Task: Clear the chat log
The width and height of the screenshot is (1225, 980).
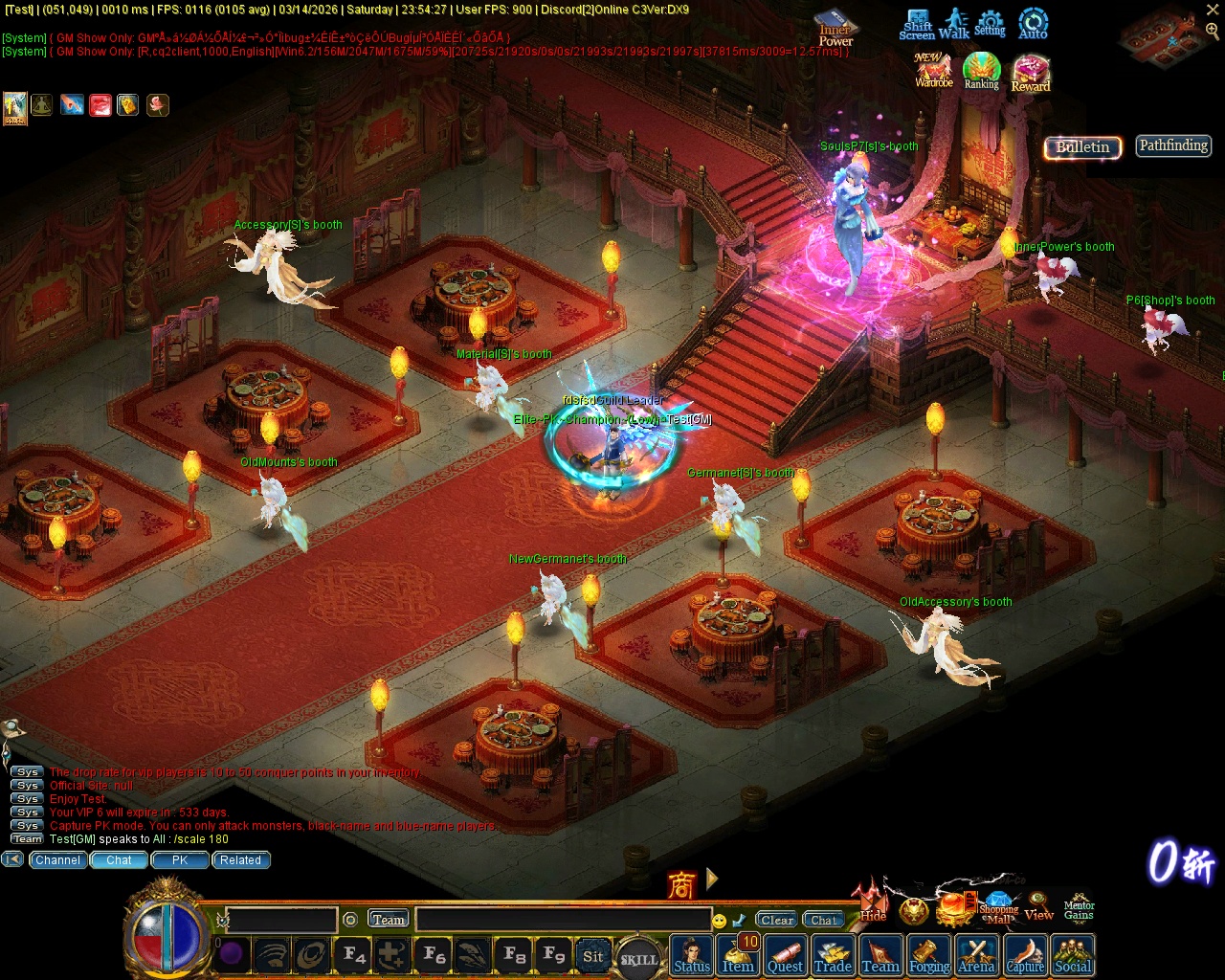Action: point(777,921)
